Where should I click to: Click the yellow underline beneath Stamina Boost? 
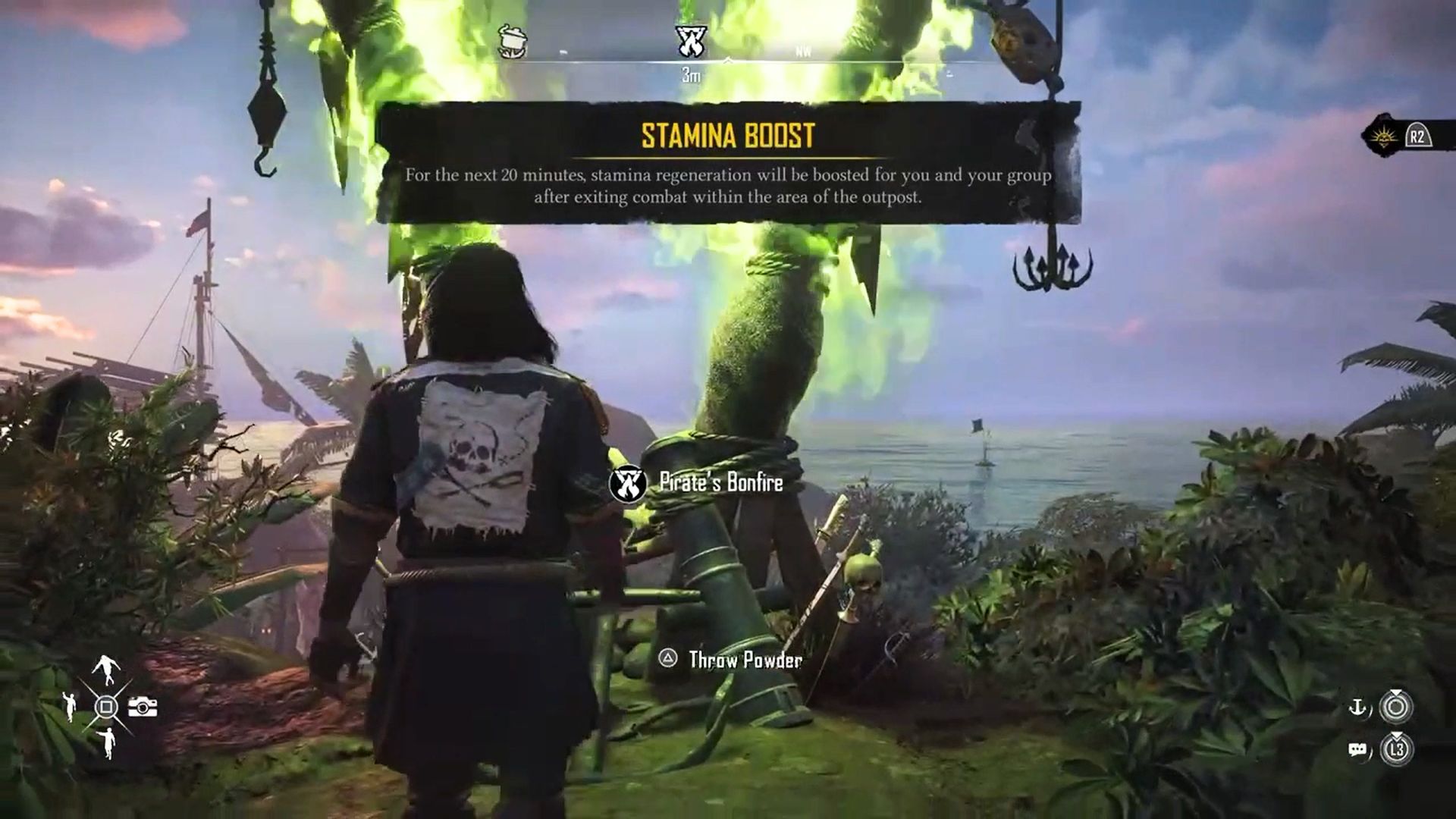click(x=728, y=155)
